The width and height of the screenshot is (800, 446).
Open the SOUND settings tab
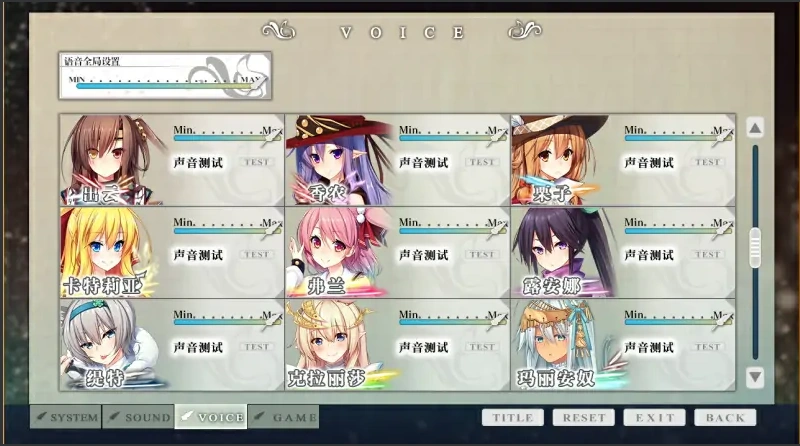pyautogui.click(x=138, y=417)
